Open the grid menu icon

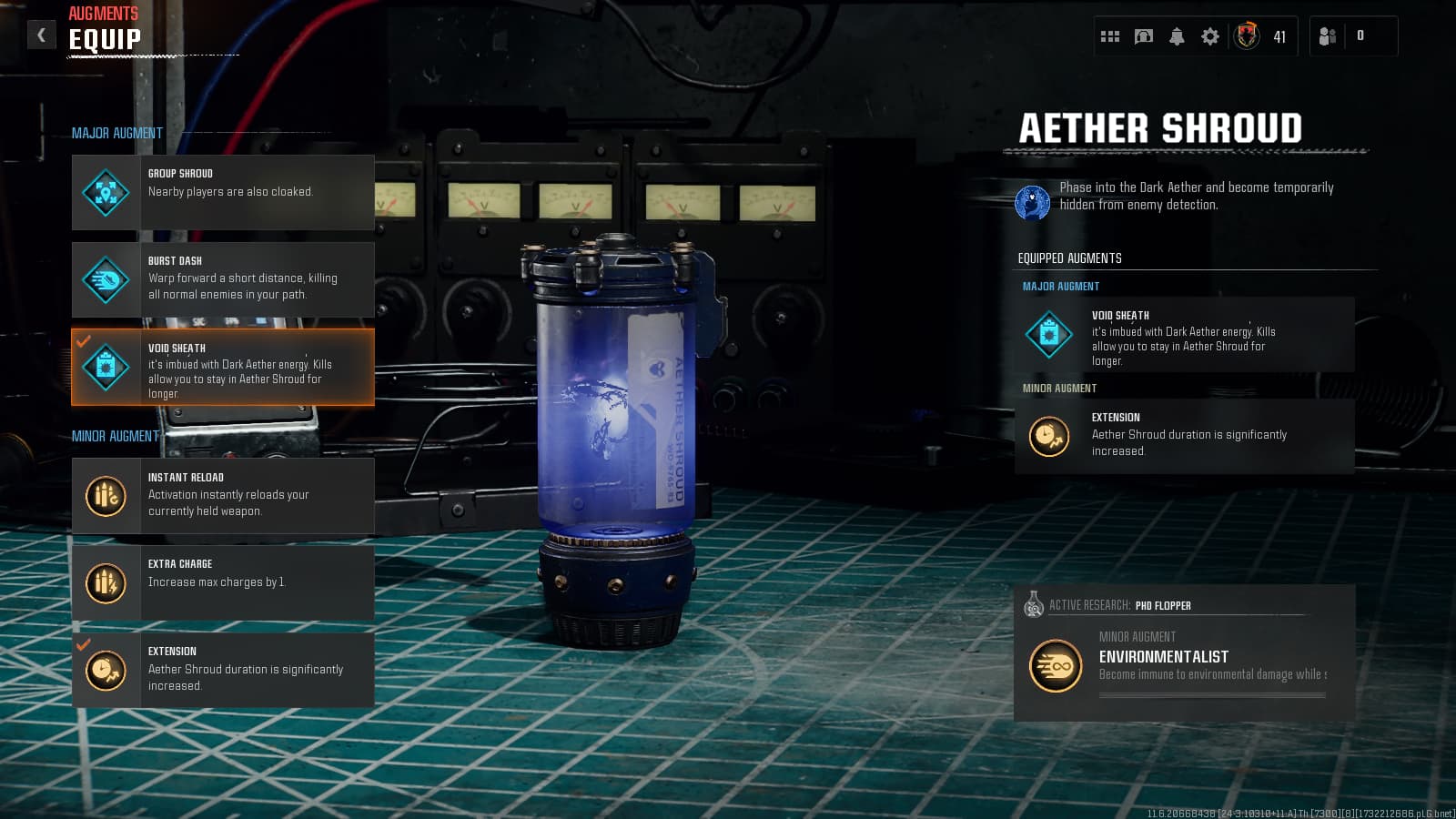pyautogui.click(x=1110, y=36)
